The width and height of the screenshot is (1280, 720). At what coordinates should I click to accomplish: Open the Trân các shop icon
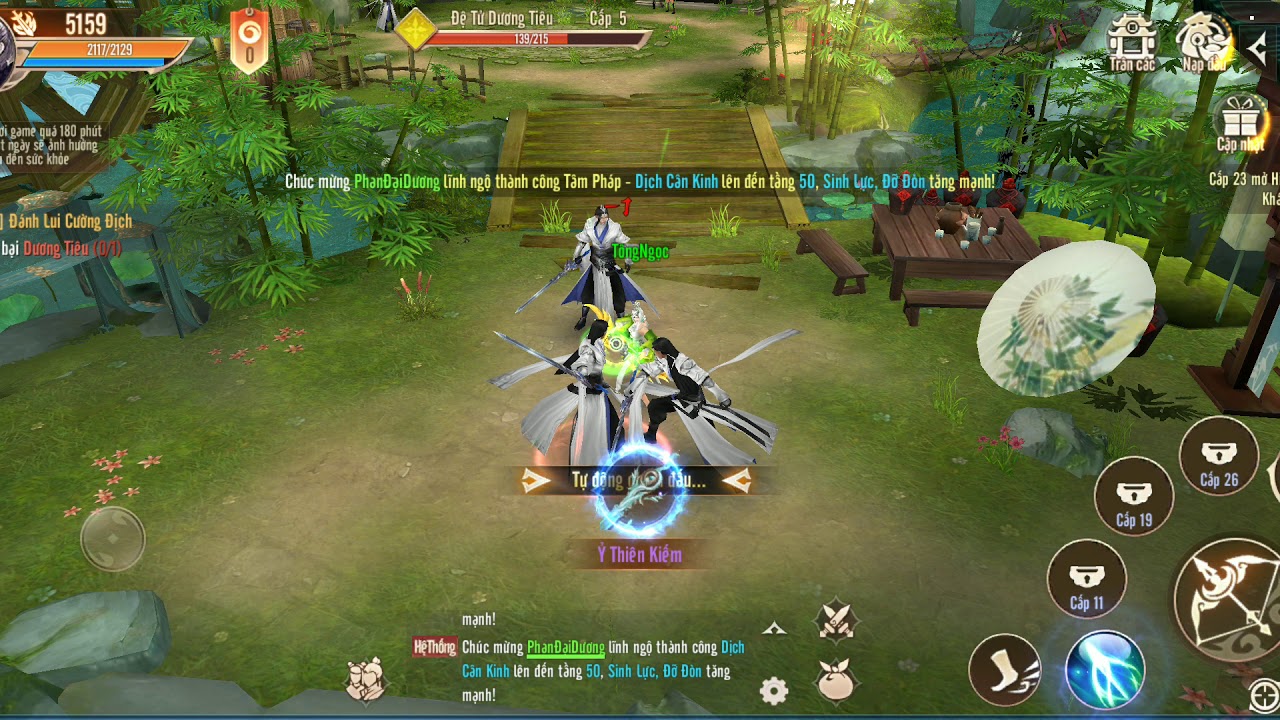(x=1131, y=41)
